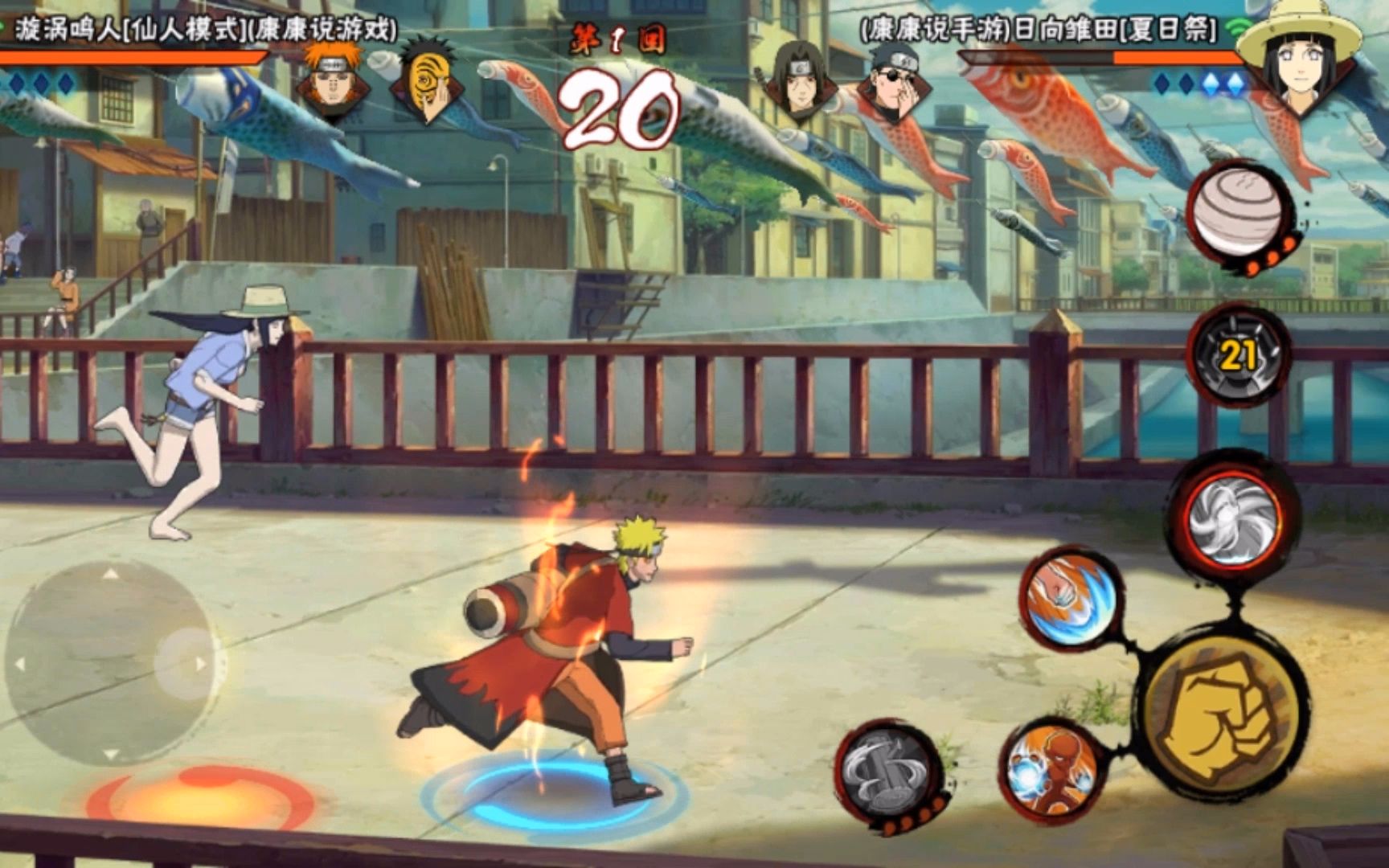
Task: Click the skill on 21-second cooldown
Action: click(x=1238, y=356)
